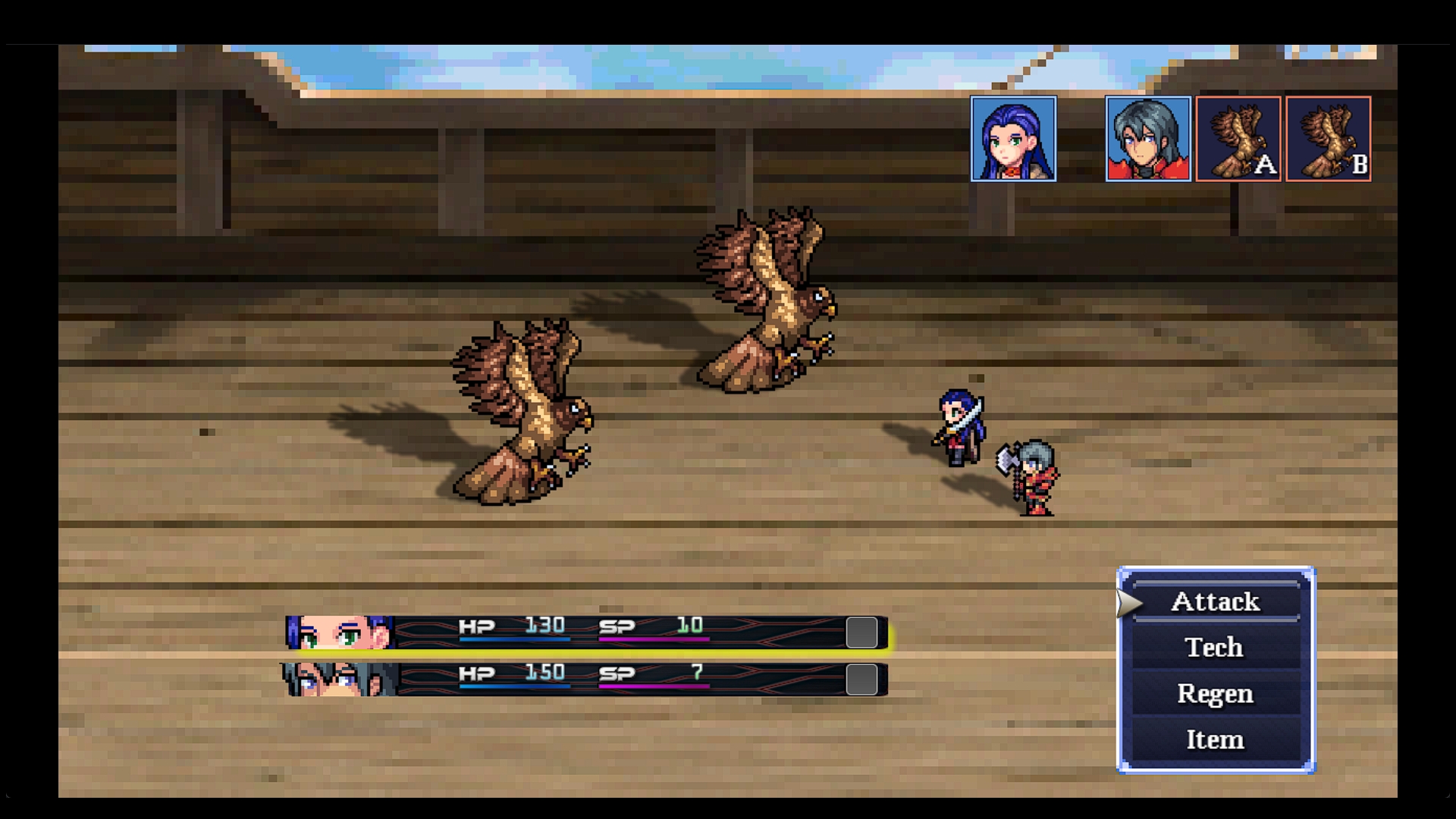Choose the Attack command
Image resolution: width=1456 pixels, height=819 pixels.
[x=1215, y=602]
